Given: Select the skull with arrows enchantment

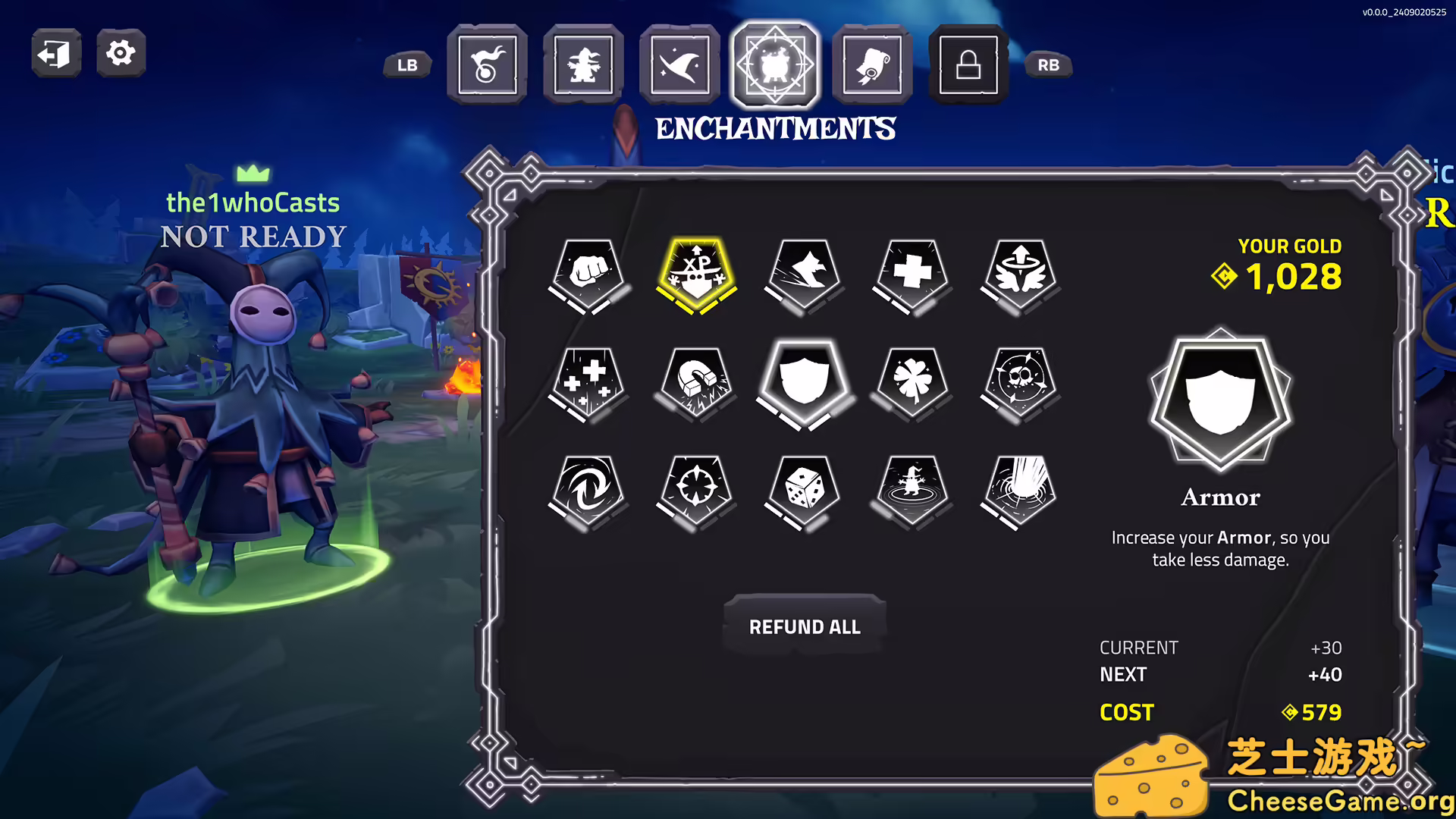Looking at the screenshot, I should pyautogui.click(x=1018, y=383).
